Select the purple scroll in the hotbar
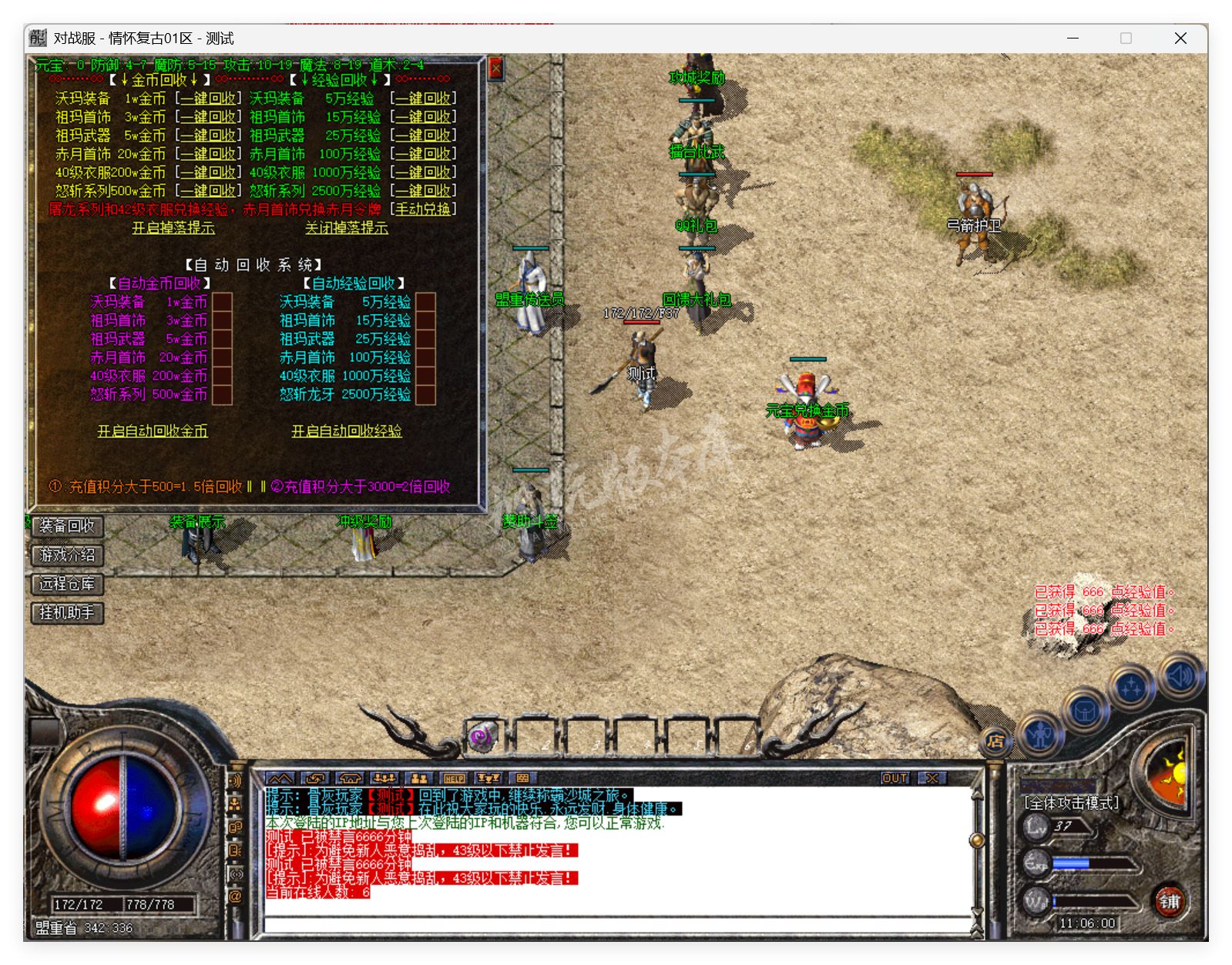 [483, 738]
